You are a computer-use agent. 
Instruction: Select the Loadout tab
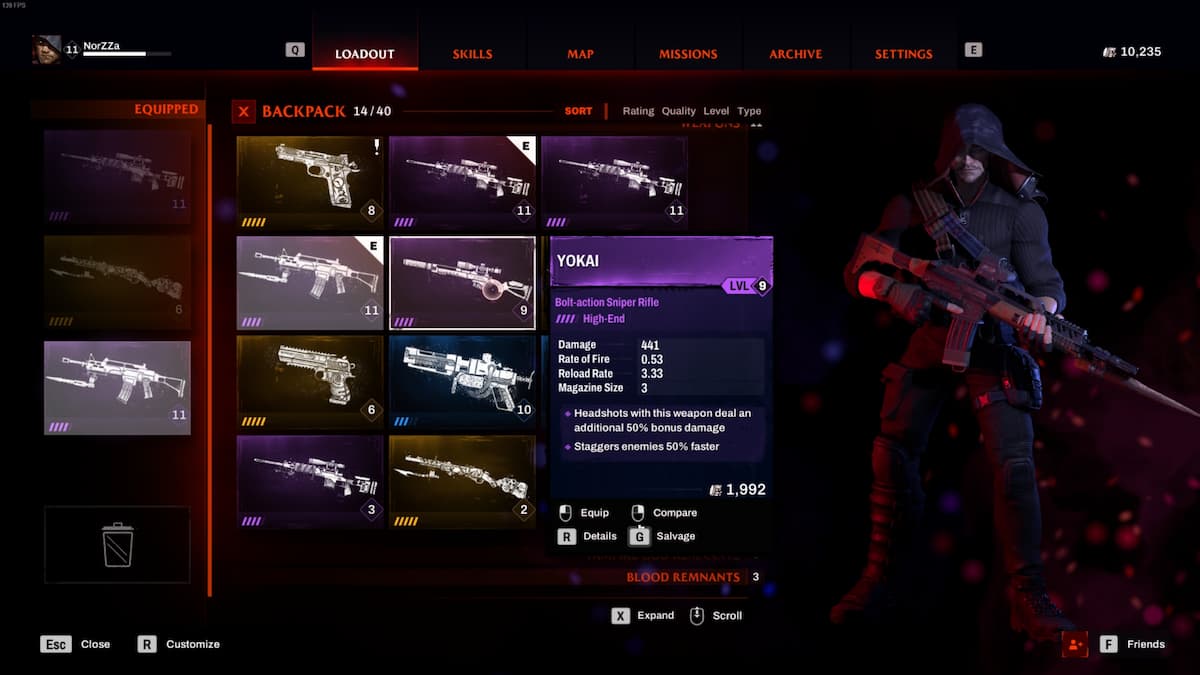(364, 54)
